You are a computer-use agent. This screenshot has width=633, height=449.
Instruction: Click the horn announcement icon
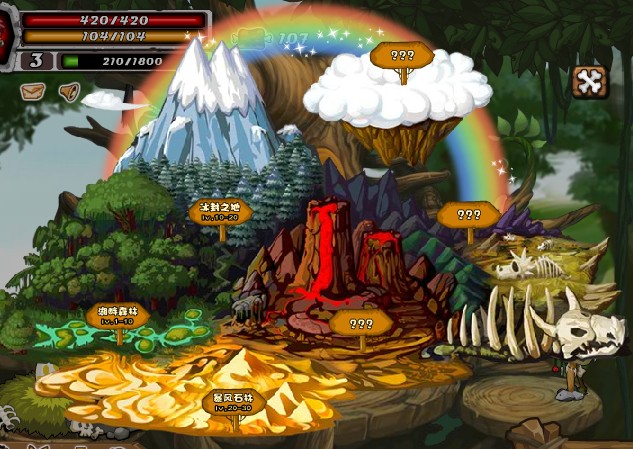[x=68, y=93]
